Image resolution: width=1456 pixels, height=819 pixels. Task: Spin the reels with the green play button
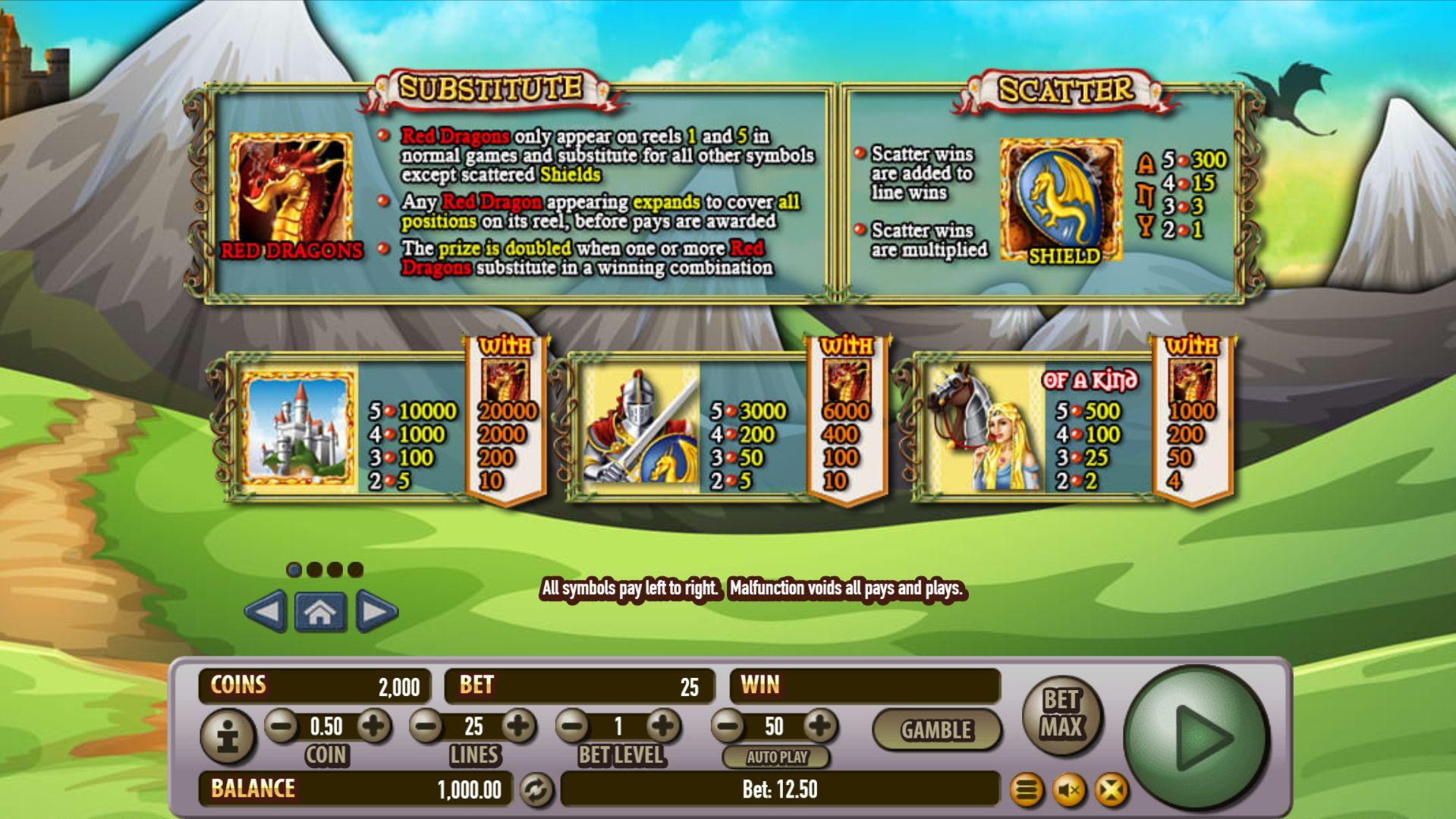(x=1197, y=737)
